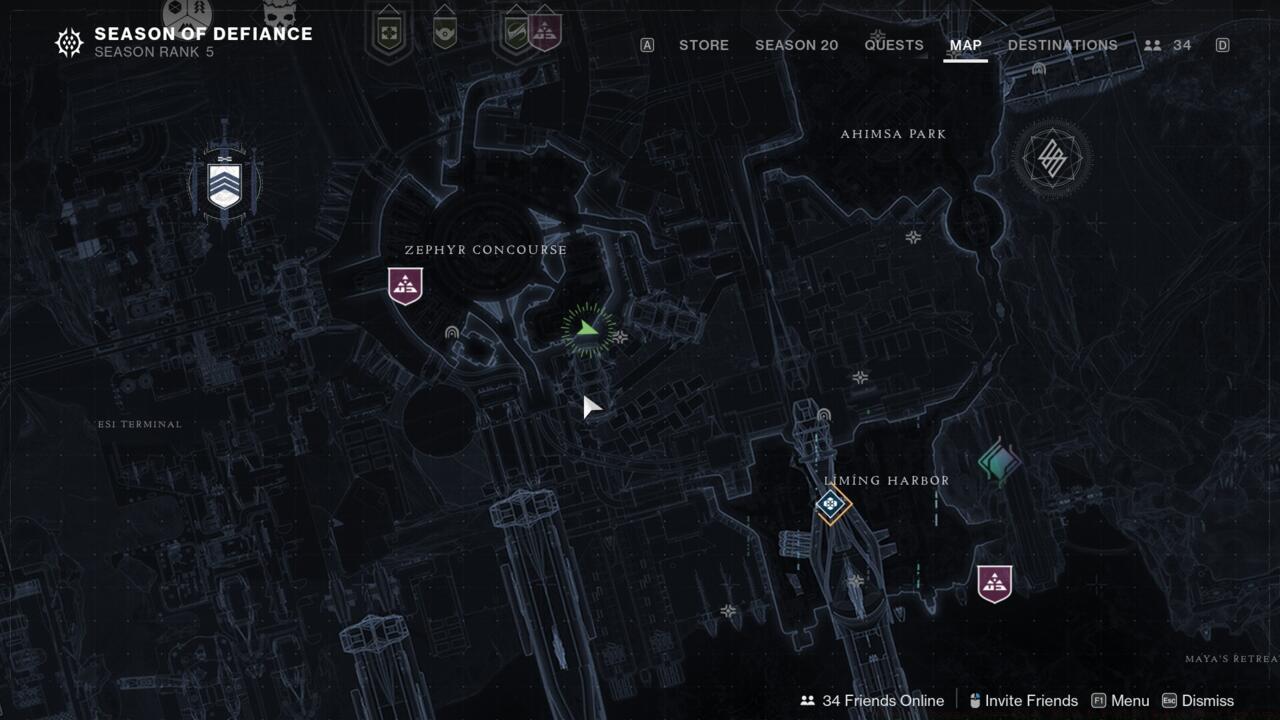Select the Zephyr Concourse maroon banner marker
This screenshot has width=1280, height=720.
405,286
